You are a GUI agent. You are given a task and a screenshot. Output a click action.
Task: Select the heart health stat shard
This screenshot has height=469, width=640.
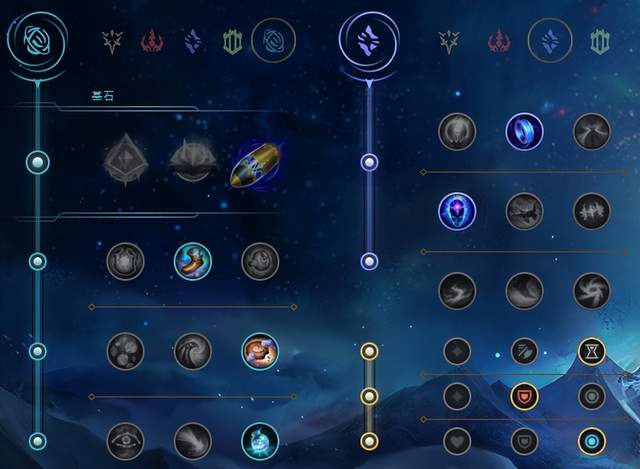457,441
